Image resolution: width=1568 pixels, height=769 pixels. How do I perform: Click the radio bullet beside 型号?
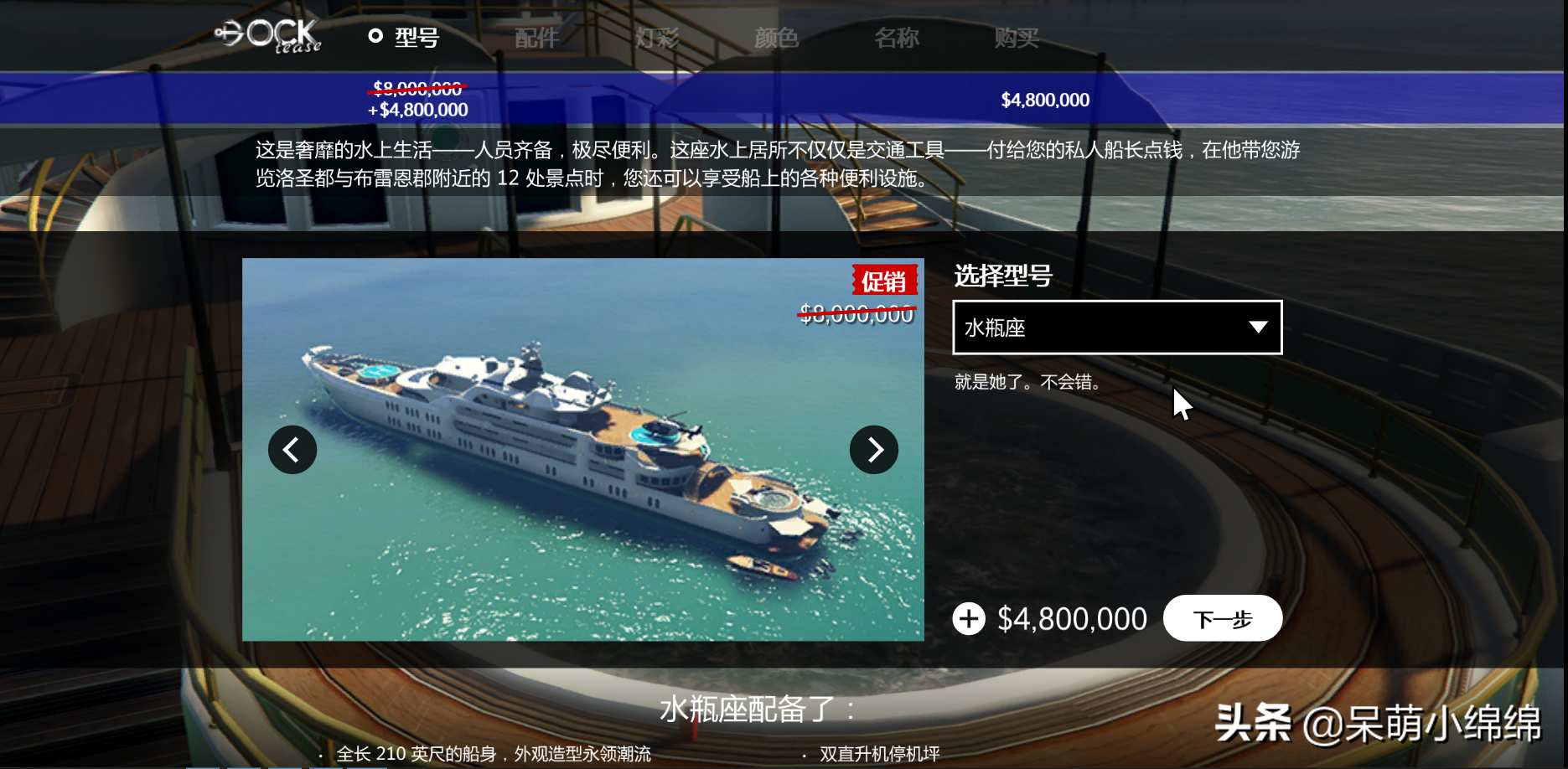click(375, 36)
